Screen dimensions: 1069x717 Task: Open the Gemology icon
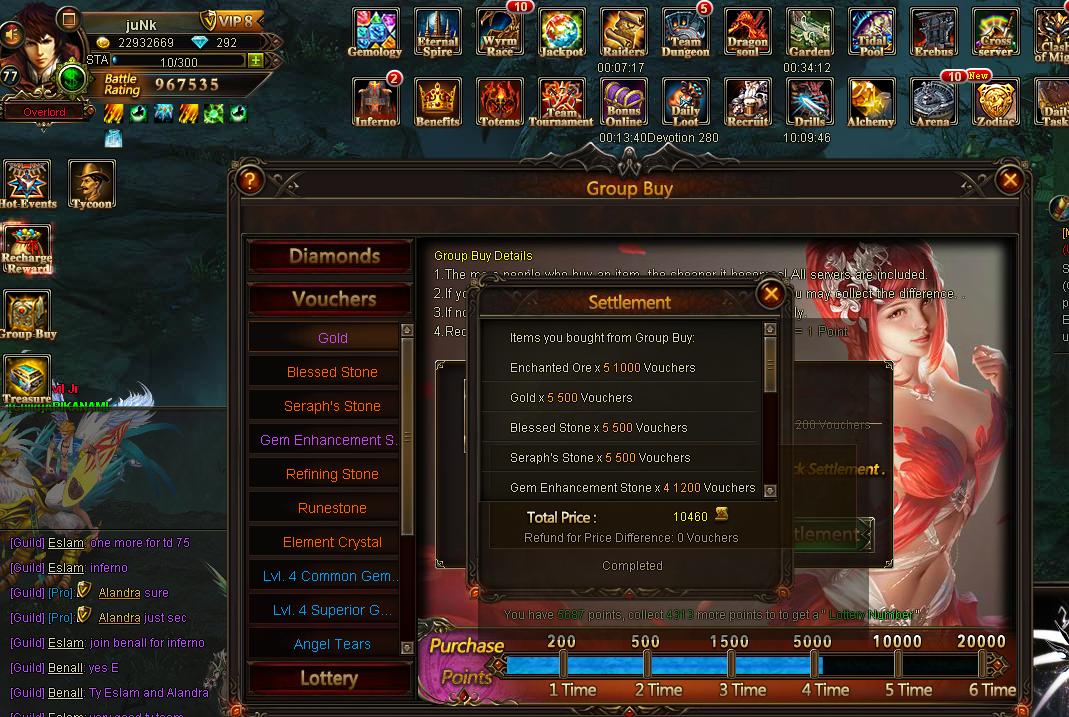[x=375, y=33]
